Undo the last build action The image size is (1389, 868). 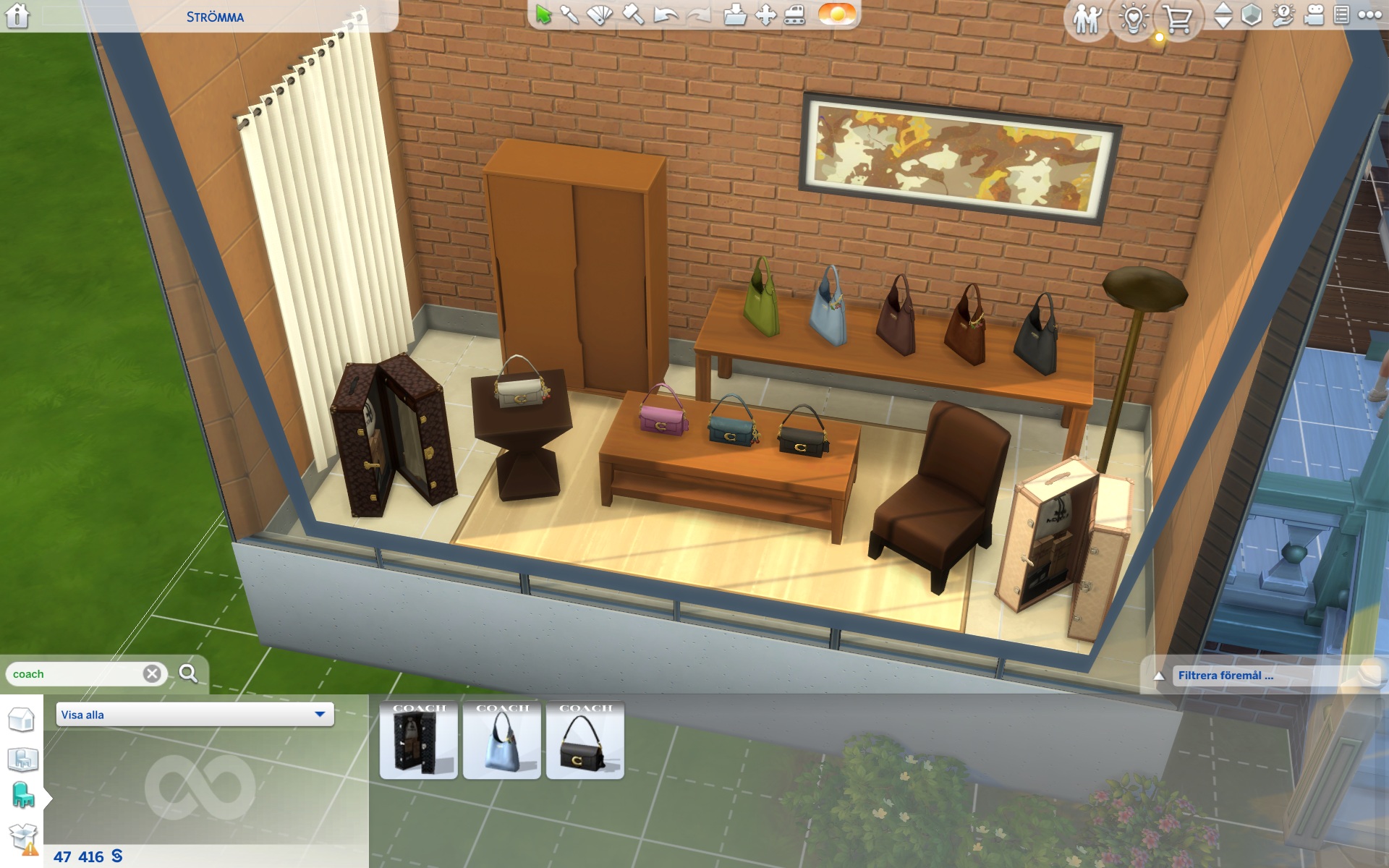point(664,14)
